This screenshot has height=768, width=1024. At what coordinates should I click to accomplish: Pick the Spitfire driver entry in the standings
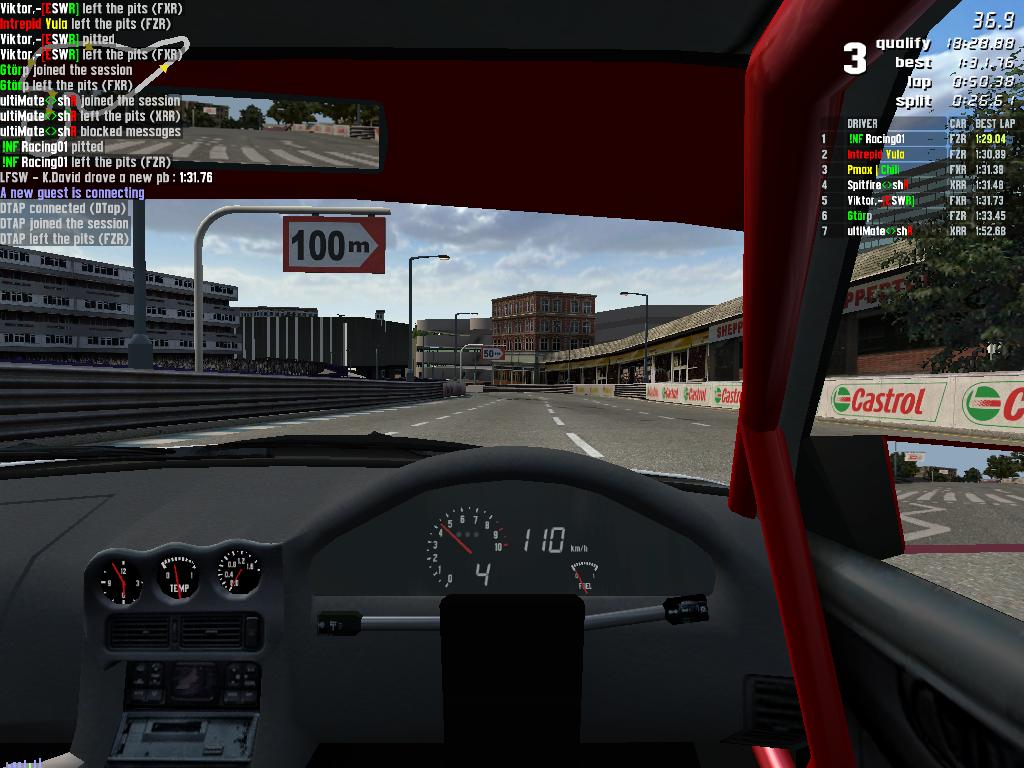point(877,185)
